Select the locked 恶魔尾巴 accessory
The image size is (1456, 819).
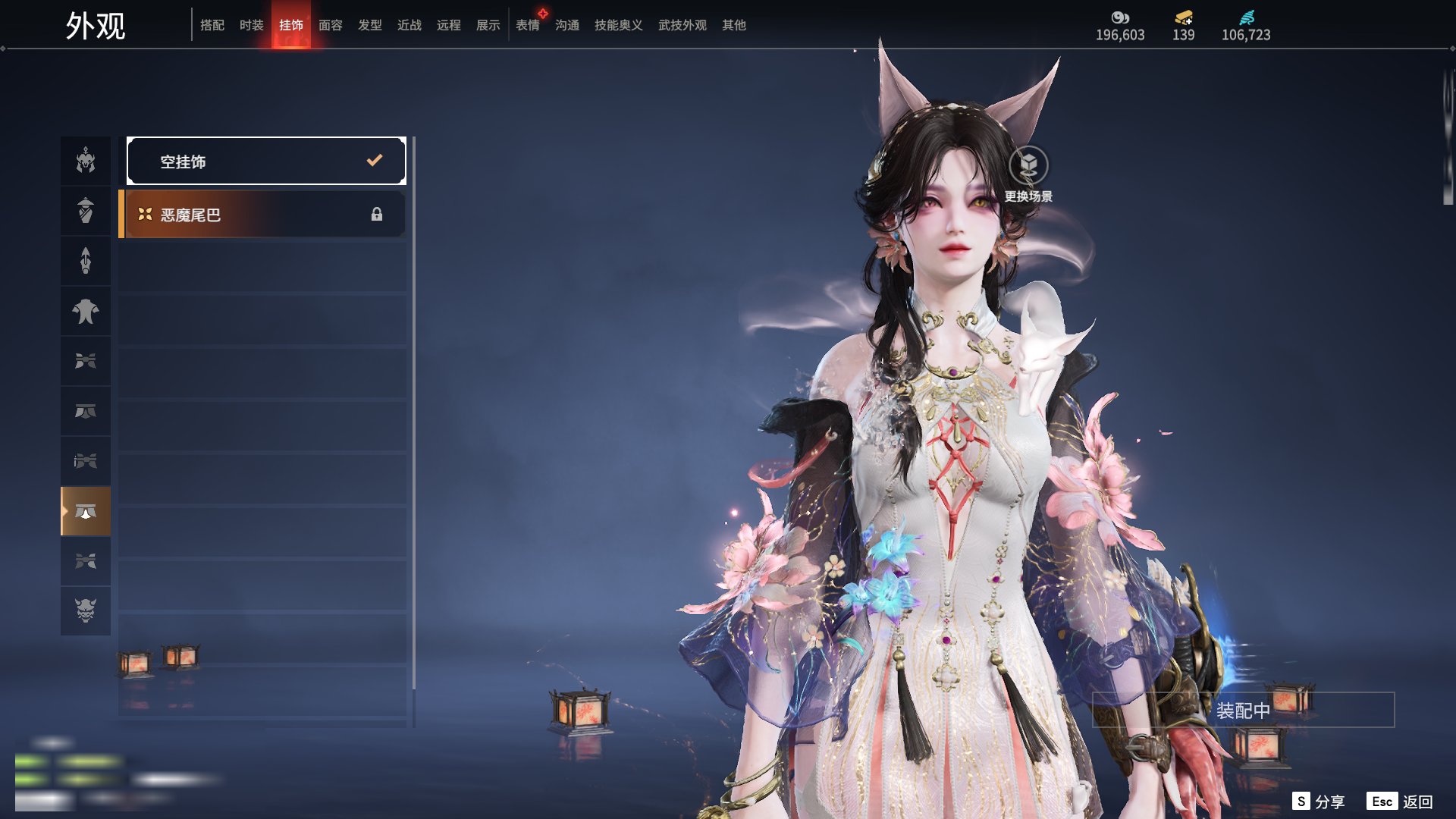pos(263,215)
